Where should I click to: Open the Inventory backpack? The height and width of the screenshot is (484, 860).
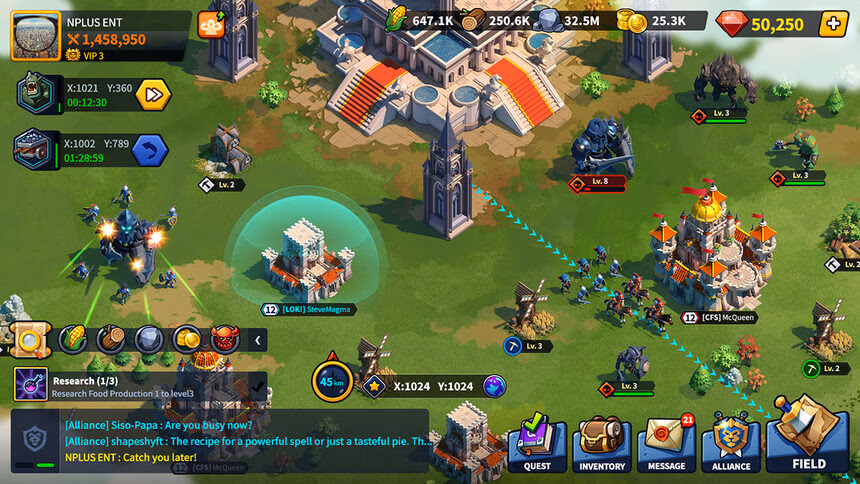pyautogui.click(x=602, y=444)
